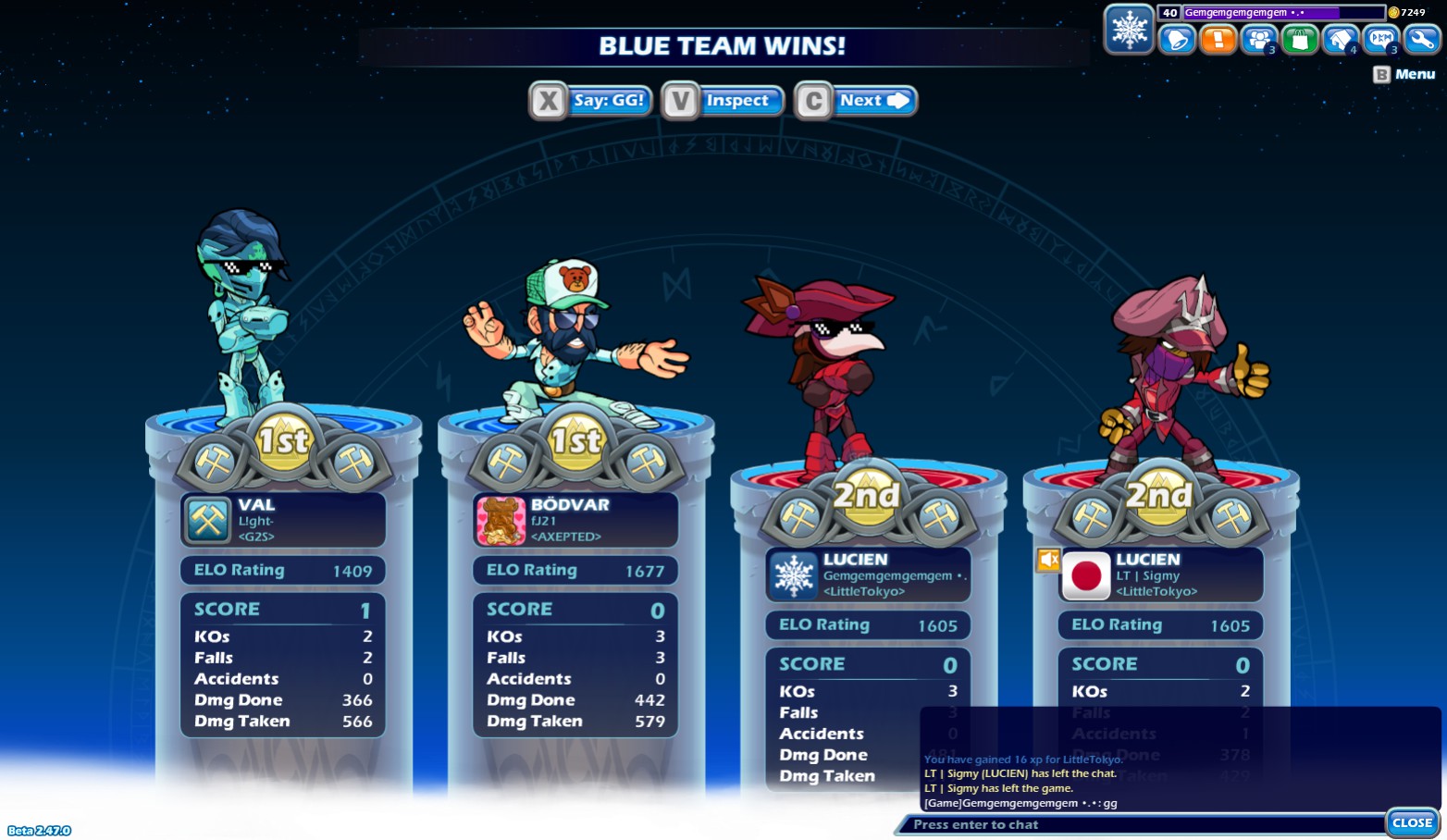The width and height of the screenshot is (1447, 840).
Task: Open settings via the wrench icon
Action: (x=1421, y=40)
